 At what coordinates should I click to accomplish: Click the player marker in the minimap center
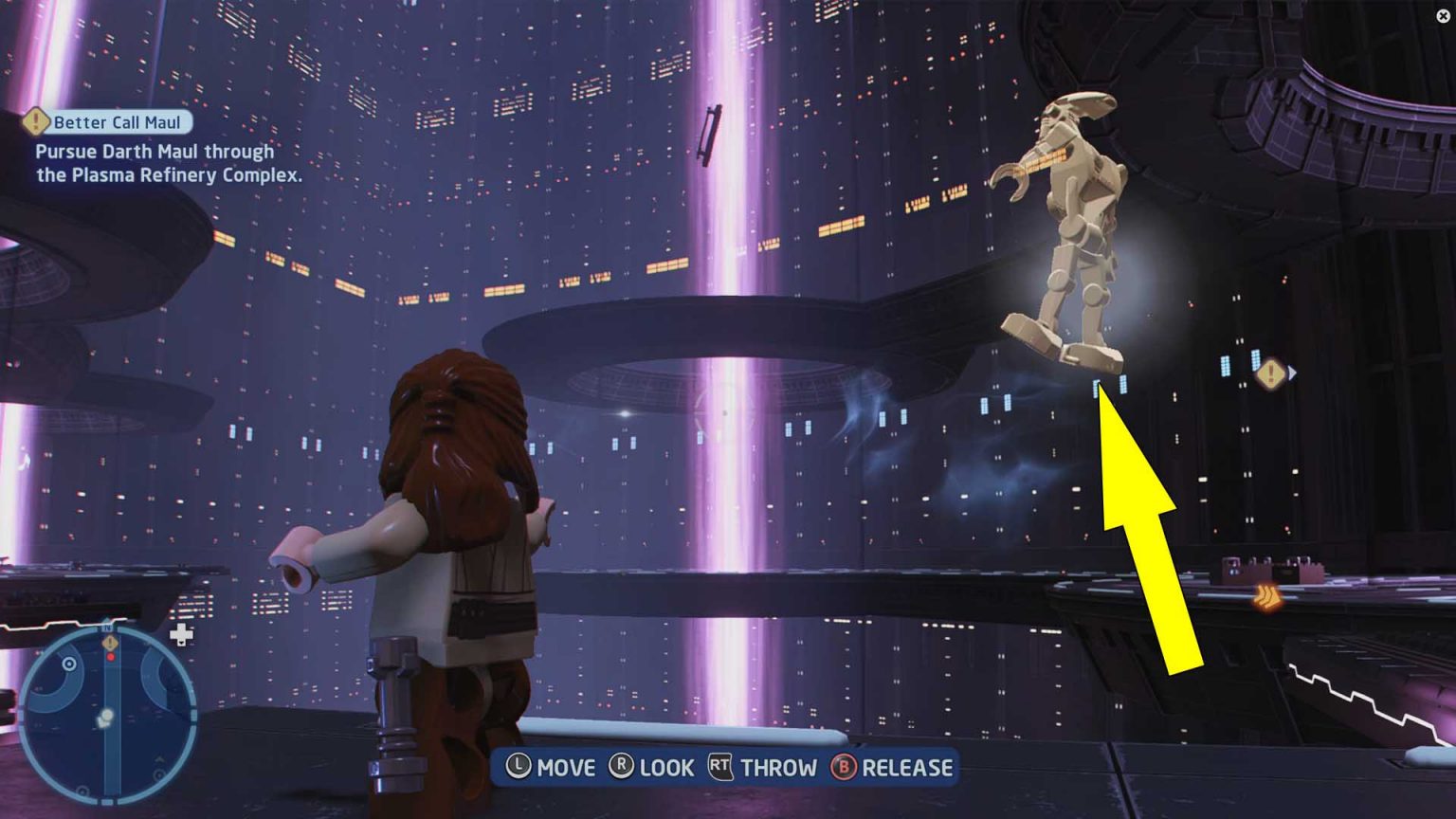[106, 716]
